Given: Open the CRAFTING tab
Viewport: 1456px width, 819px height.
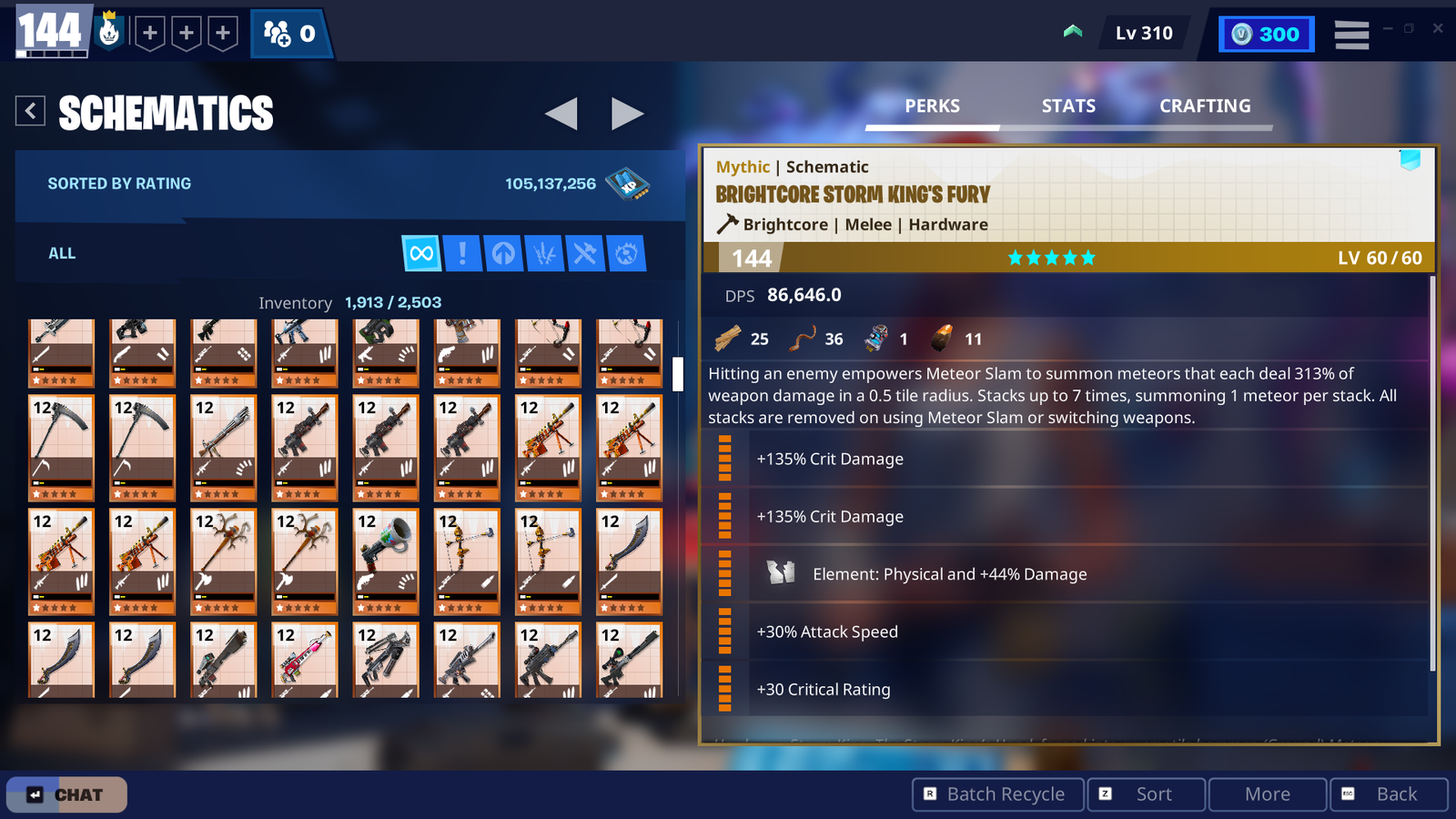Looking at the screenshot, I should pos(1205,106).
